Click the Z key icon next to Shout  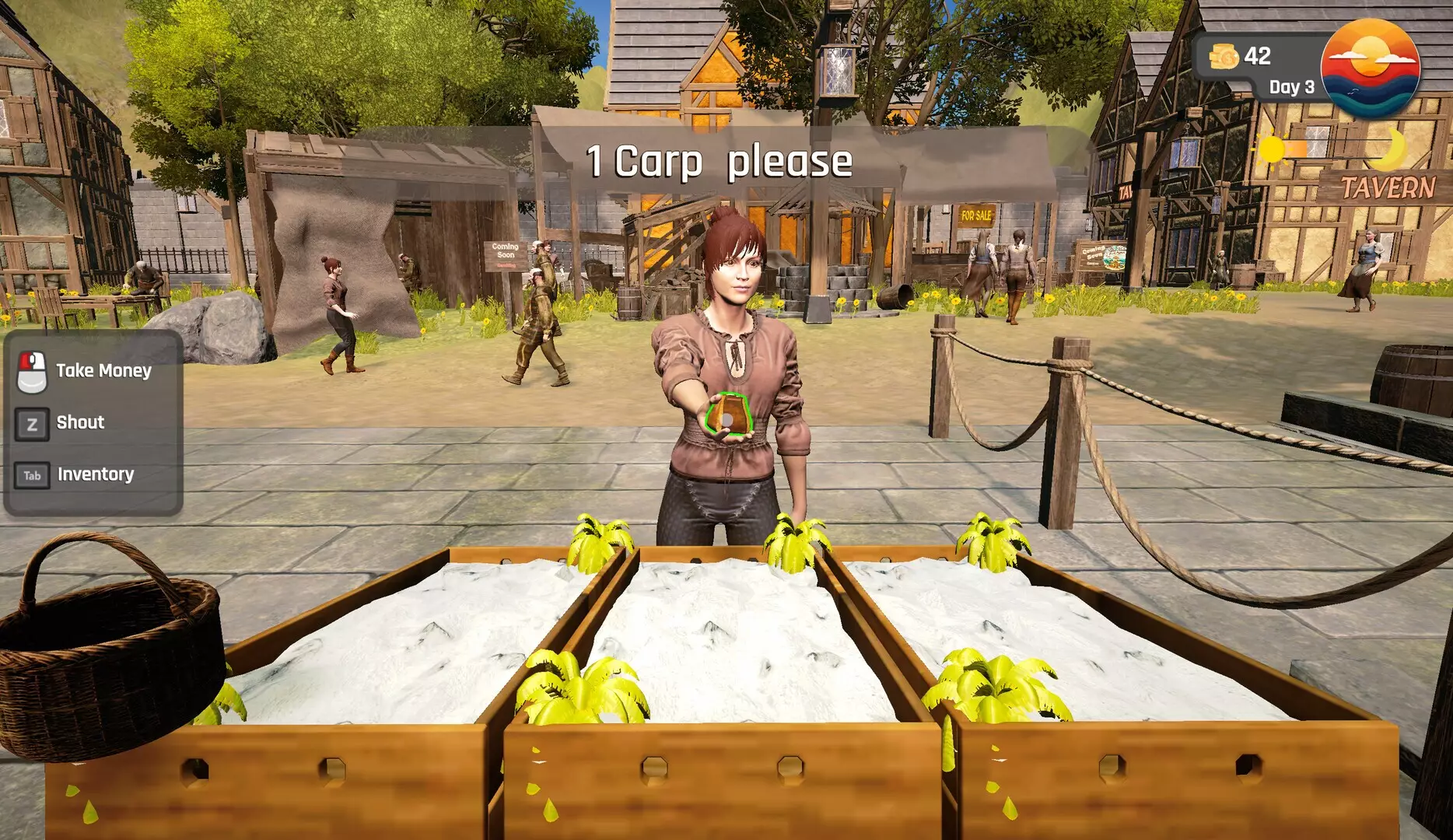coord(31,422)
